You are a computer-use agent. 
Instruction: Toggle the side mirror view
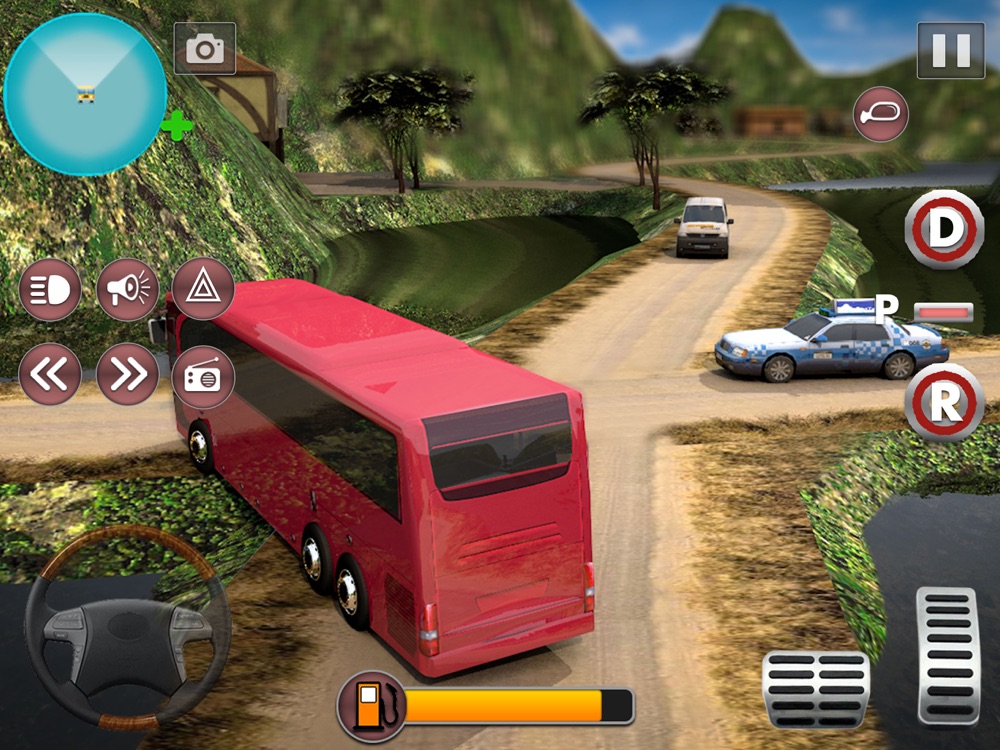(x=881, y=114)
